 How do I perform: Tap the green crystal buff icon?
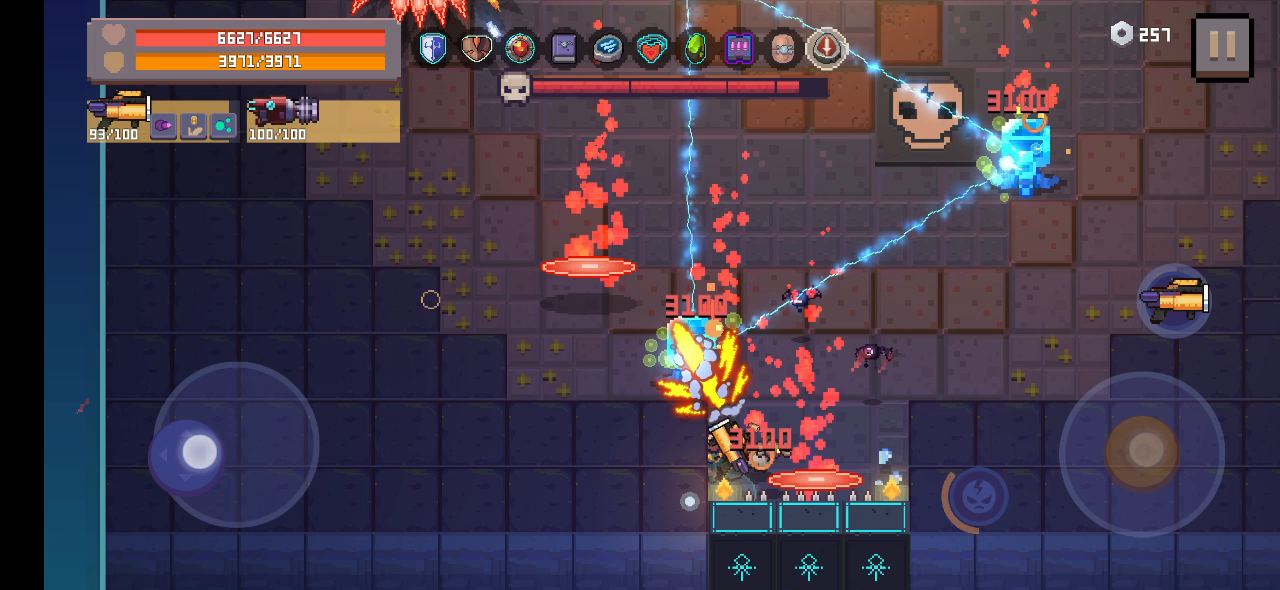pos(696,48)
